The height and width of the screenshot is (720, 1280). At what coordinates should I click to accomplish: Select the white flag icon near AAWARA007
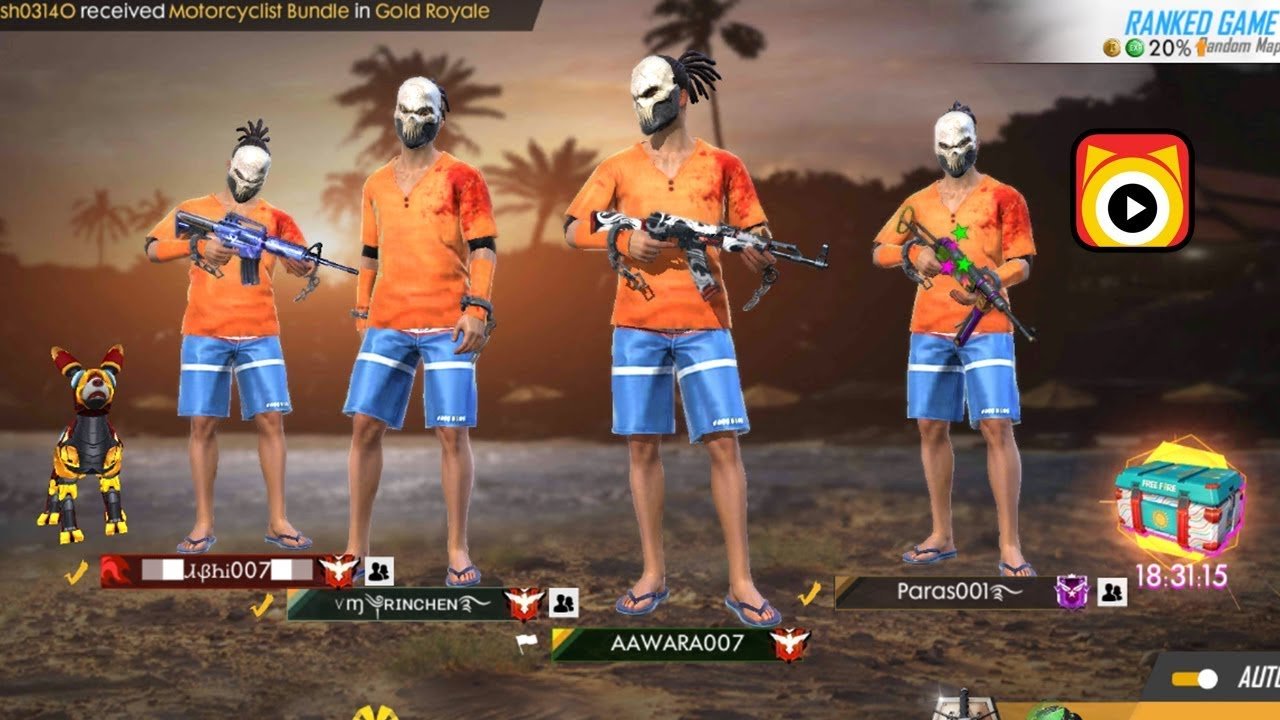tap(525, 642)
